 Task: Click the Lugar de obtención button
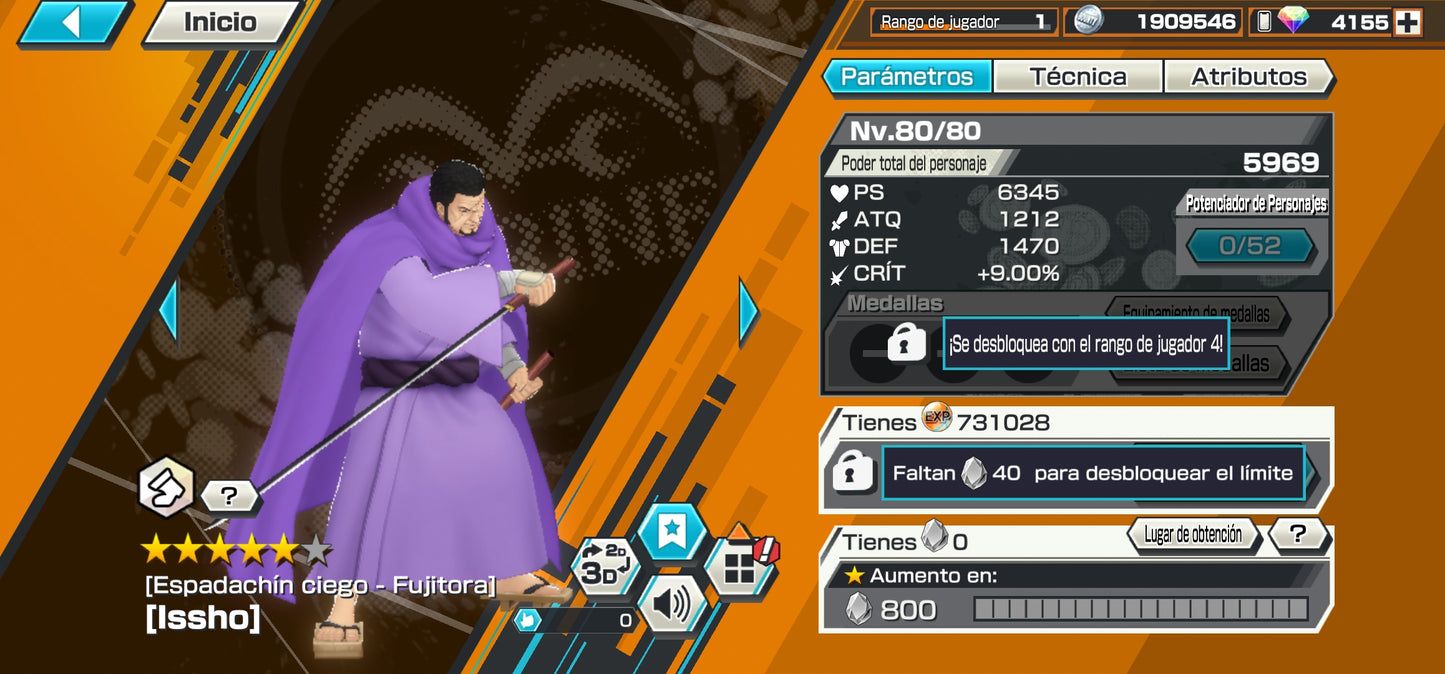[x=1193, y=535]
